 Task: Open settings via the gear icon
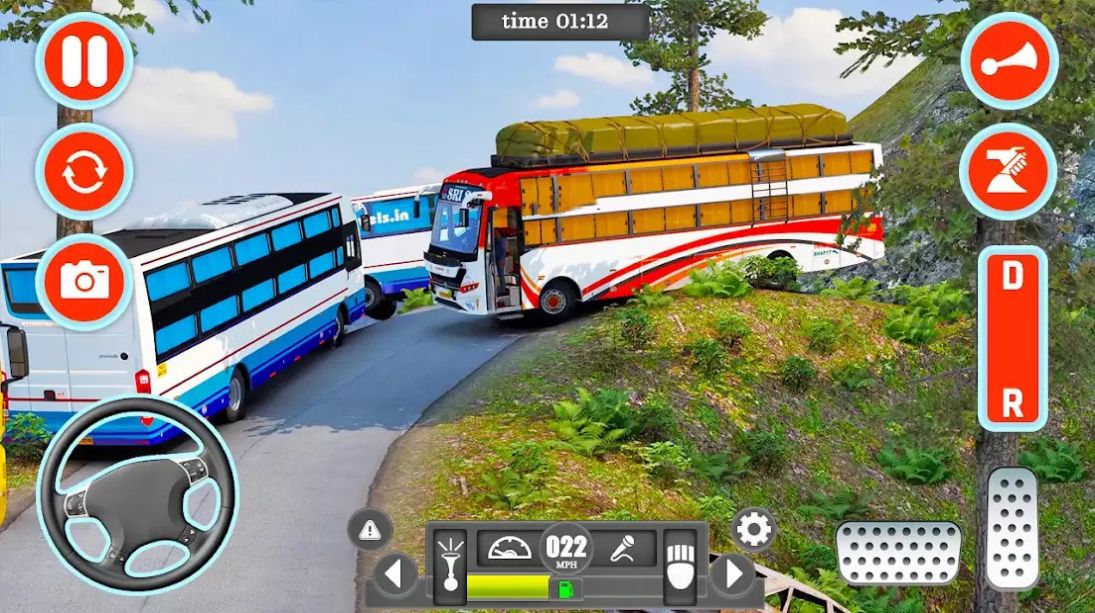click(753, 528)
